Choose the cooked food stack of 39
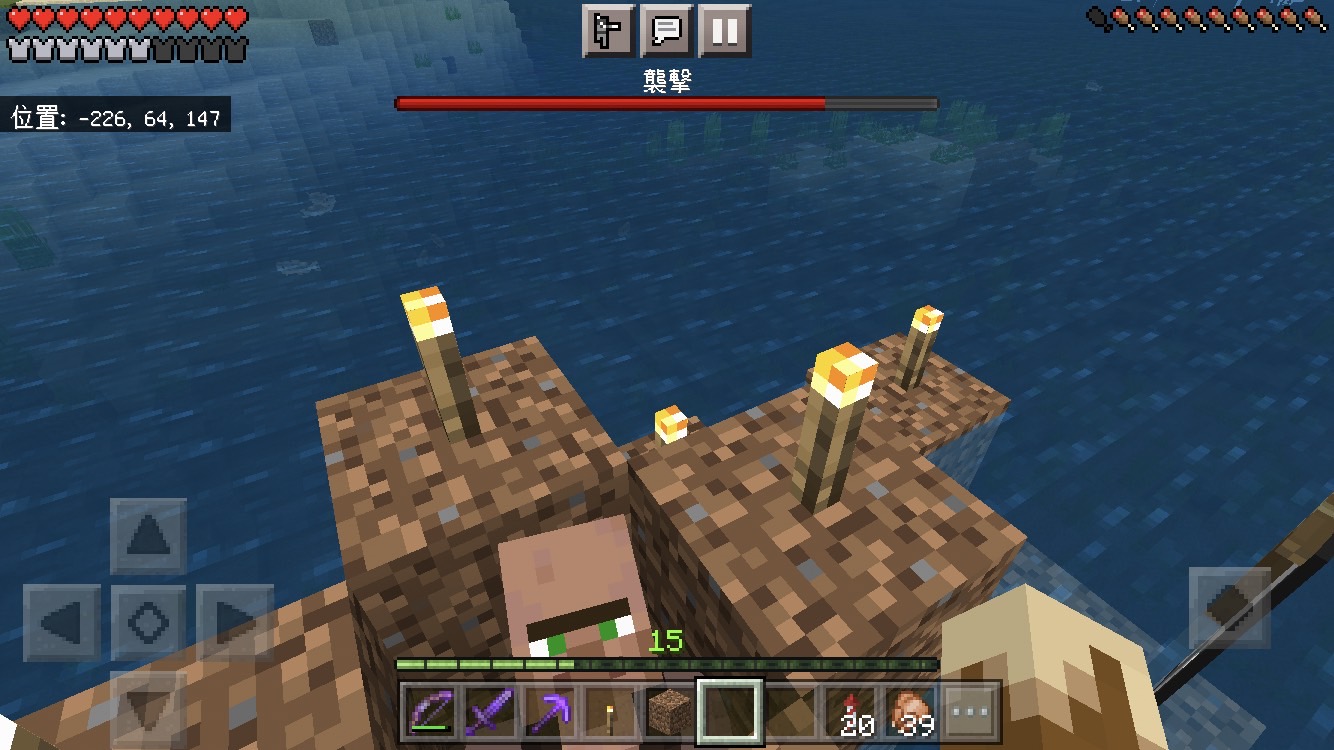The height and width of the screenshot is (750, 1334). click(911, 712)
